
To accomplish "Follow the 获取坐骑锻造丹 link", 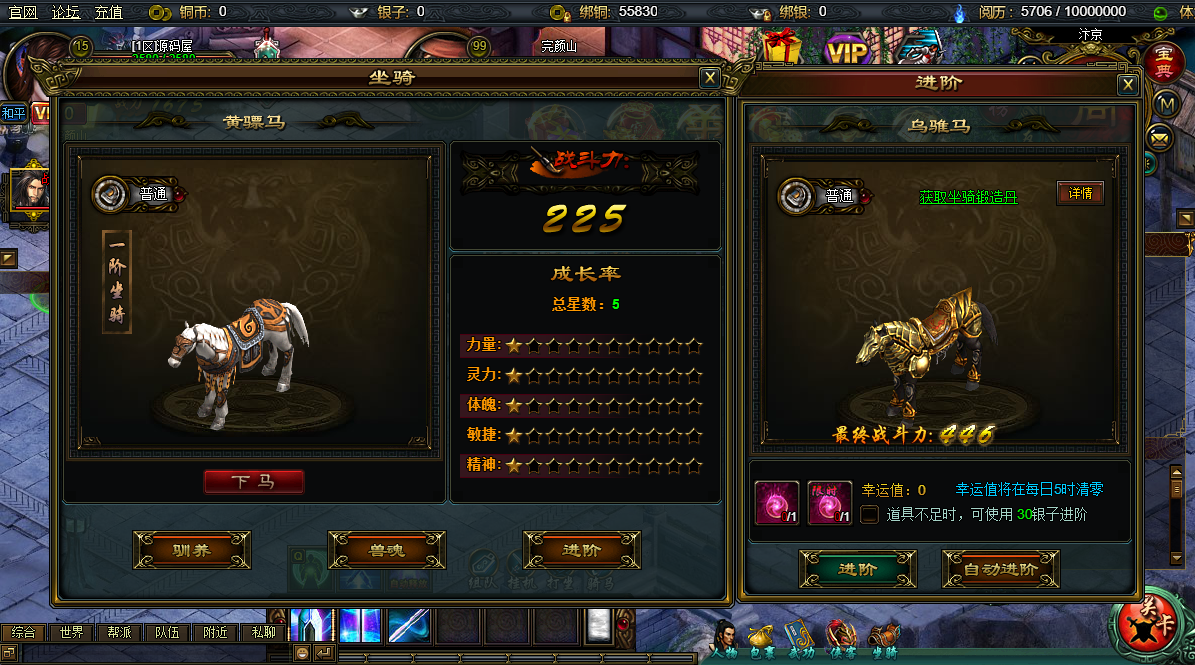I will coord(967,197).
